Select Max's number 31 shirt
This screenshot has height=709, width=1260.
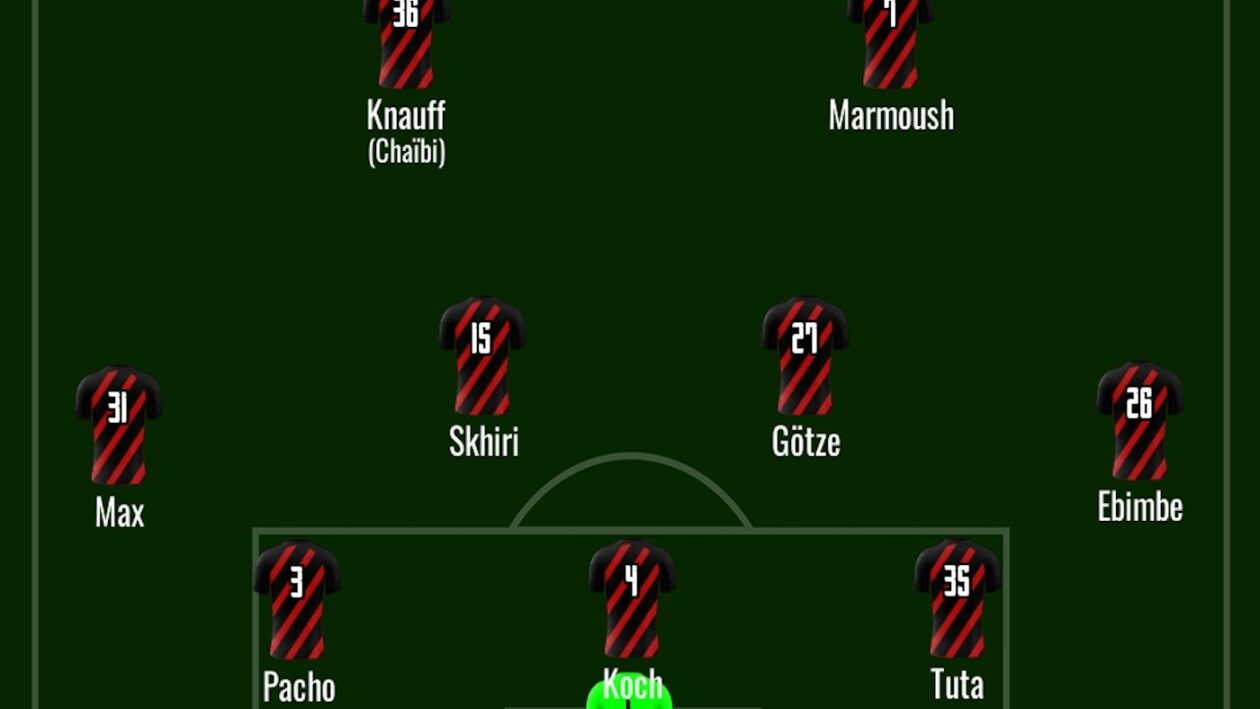click(119, 425)
